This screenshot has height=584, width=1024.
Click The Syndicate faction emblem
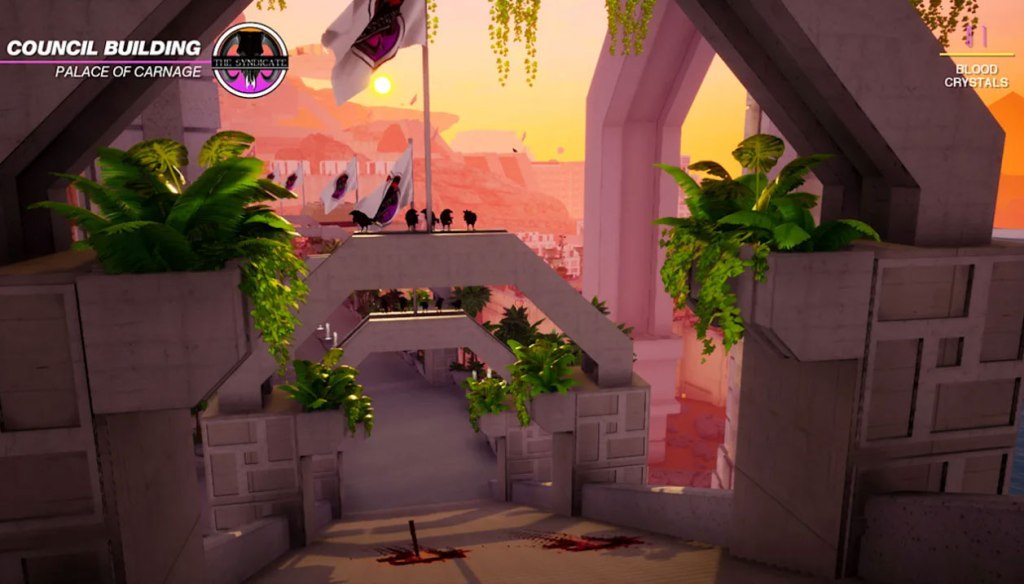250,60
